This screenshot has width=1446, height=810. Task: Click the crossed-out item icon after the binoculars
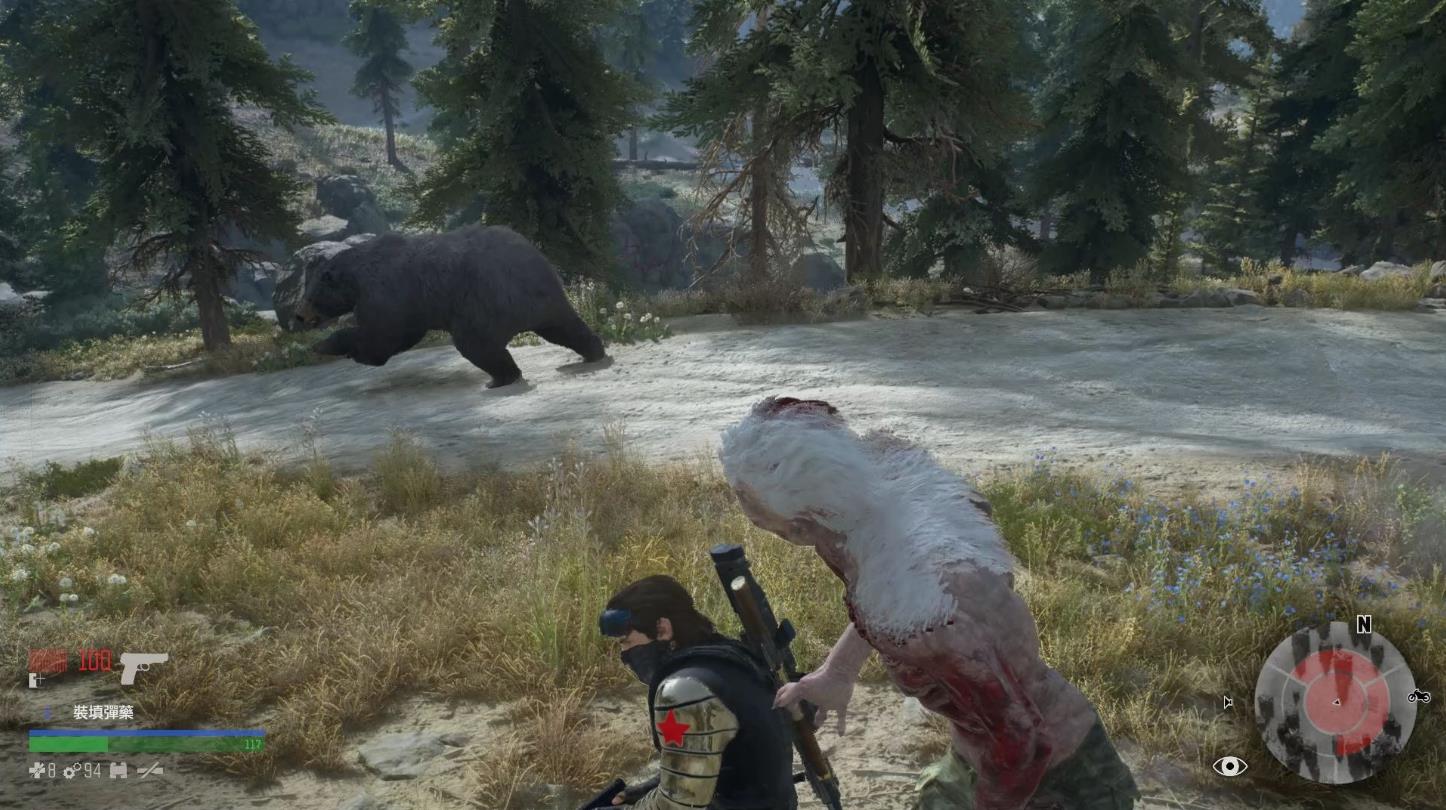(x=150, y=770)
